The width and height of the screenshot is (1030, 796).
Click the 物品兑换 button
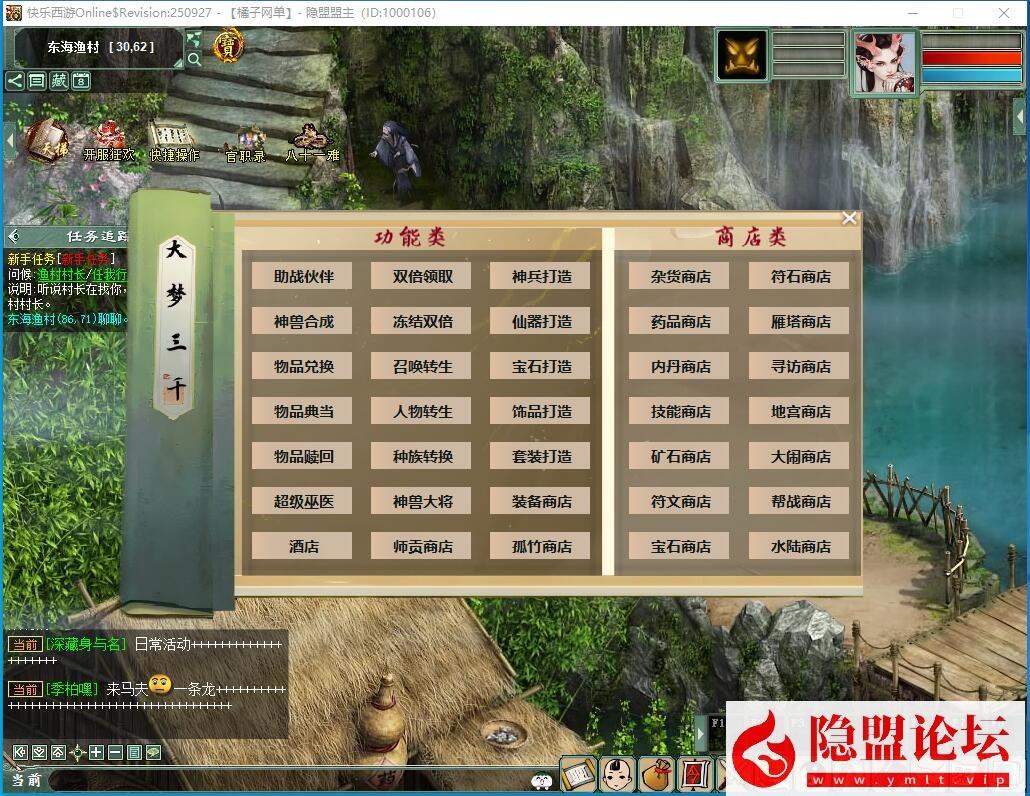[x=302, y=366]
